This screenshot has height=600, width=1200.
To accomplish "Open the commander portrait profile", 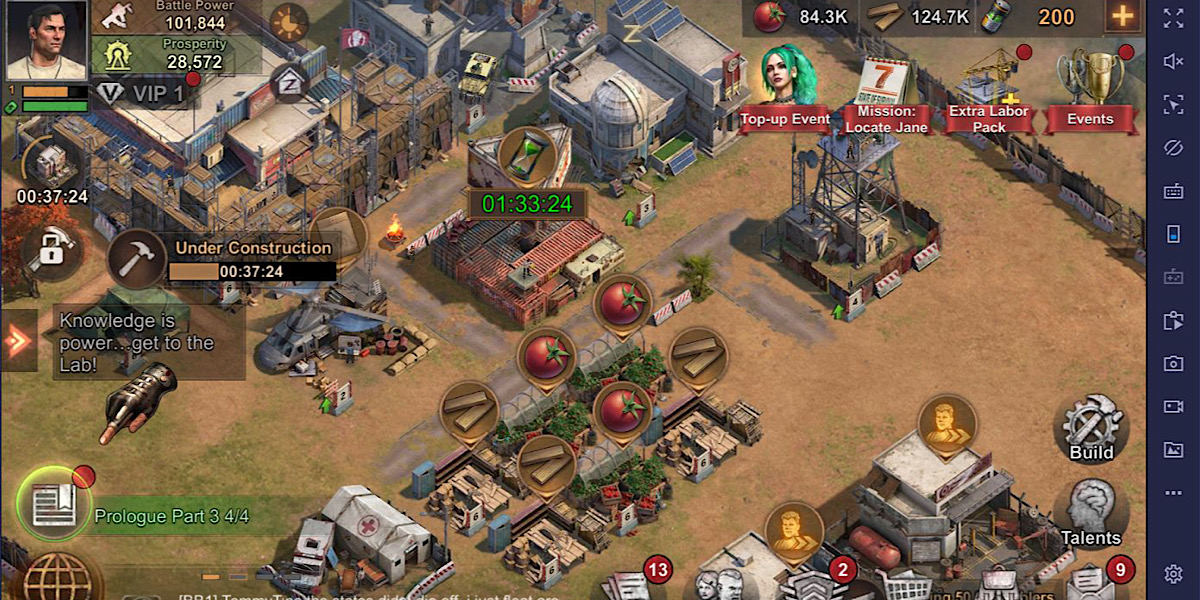I will (x=46, y=40).
